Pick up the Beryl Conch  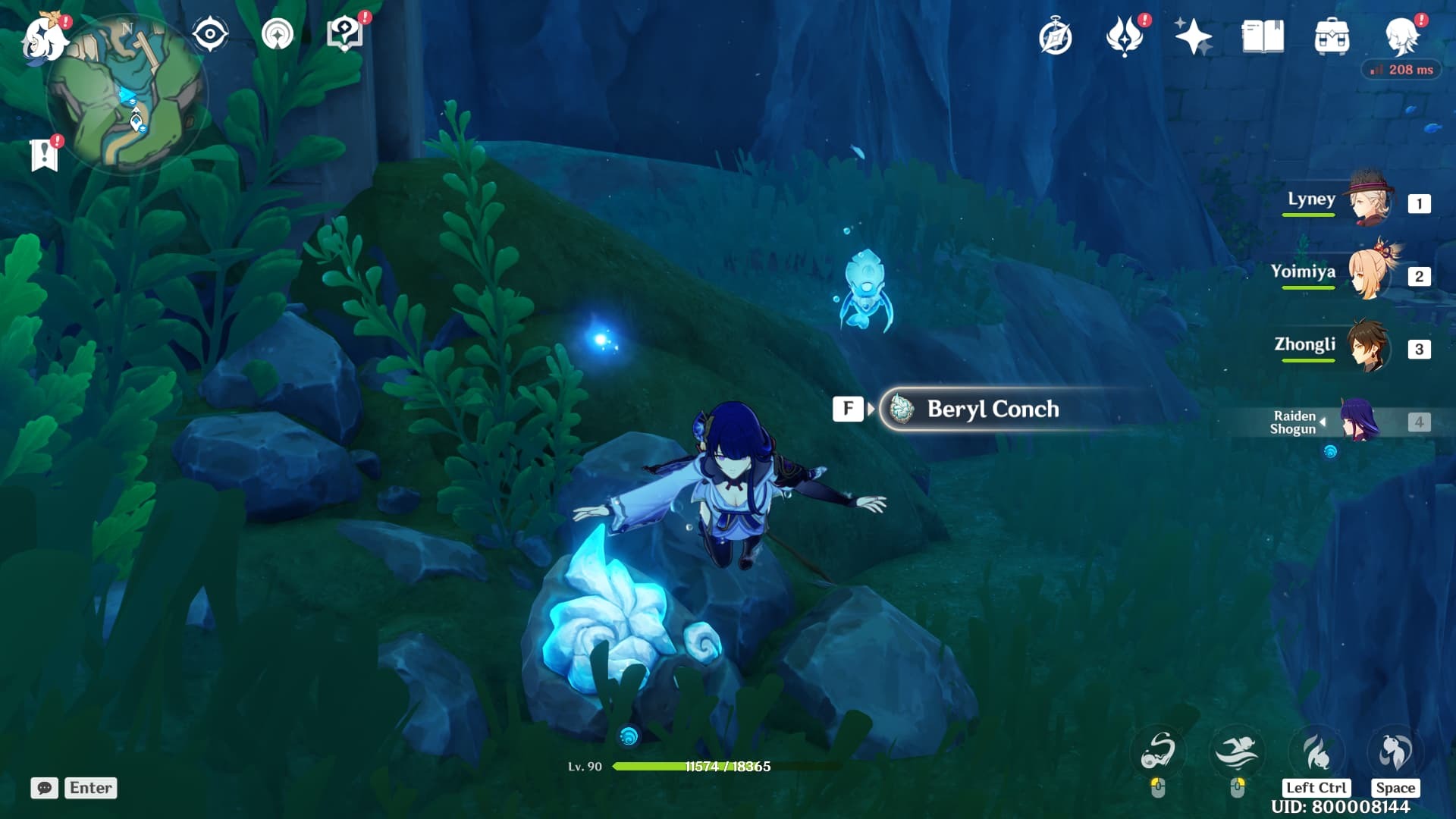click(992, 409)
